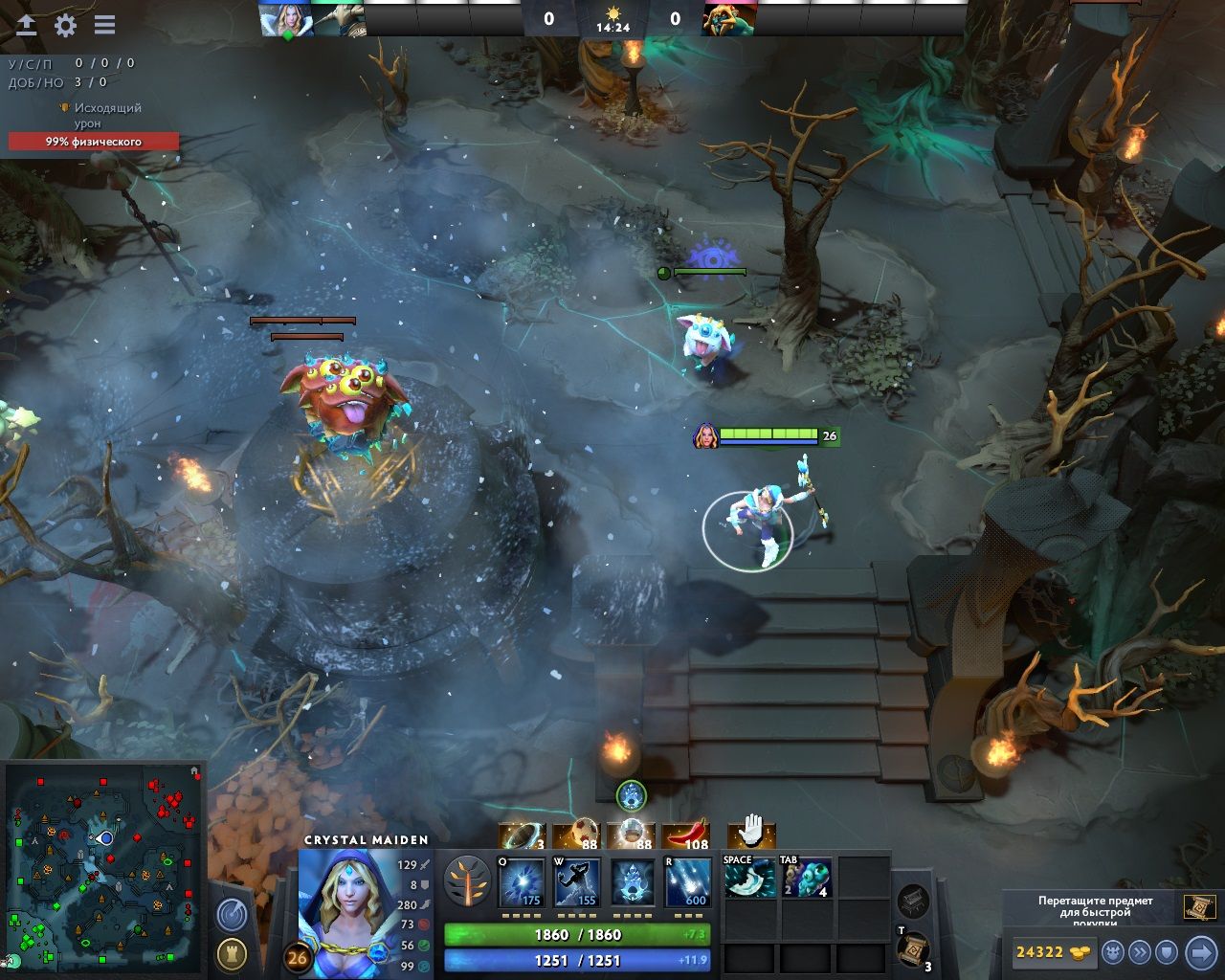1225x980 pixels.
Task: Open the settings gear menu
Action: click(x=65, y=26)
